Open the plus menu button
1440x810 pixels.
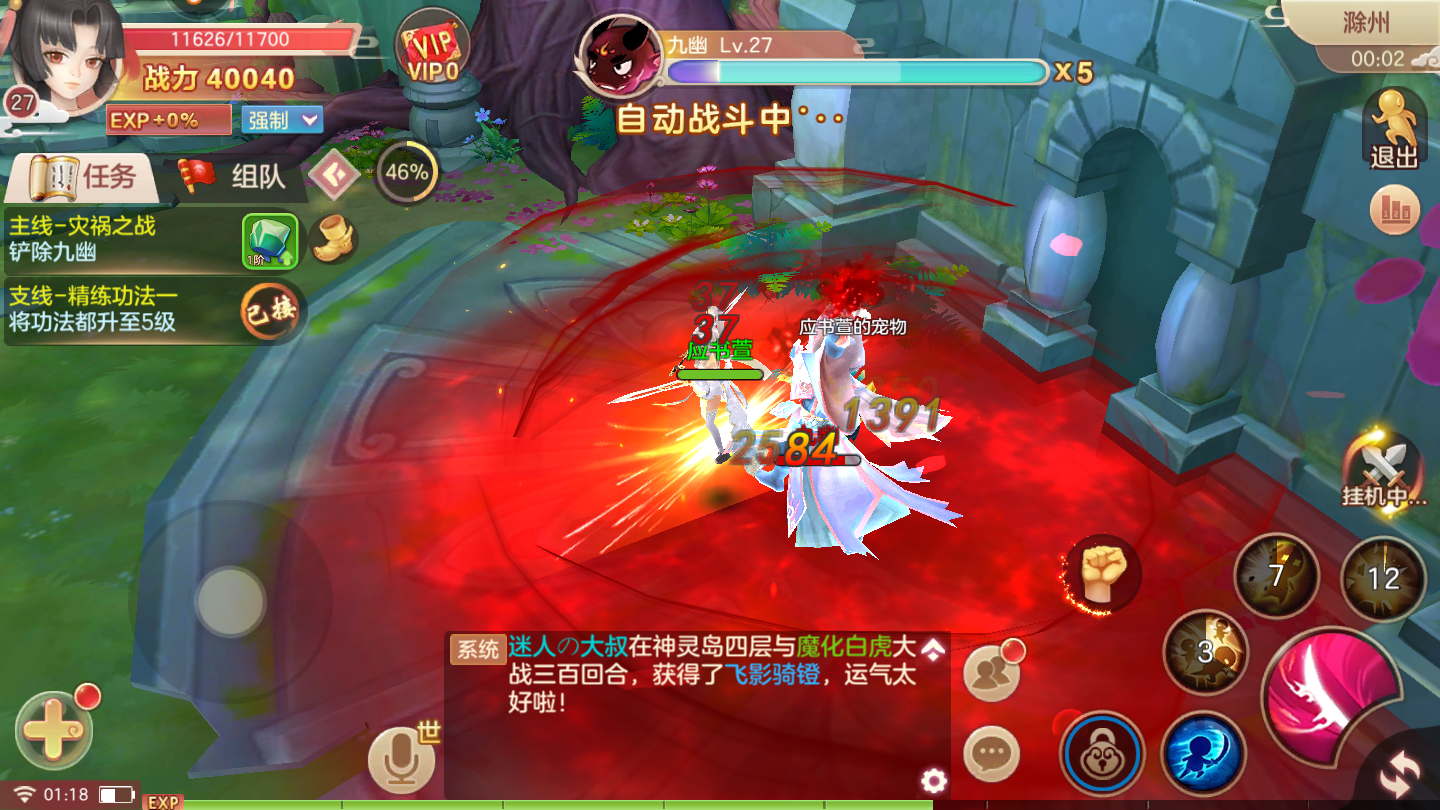coord(54,730)
